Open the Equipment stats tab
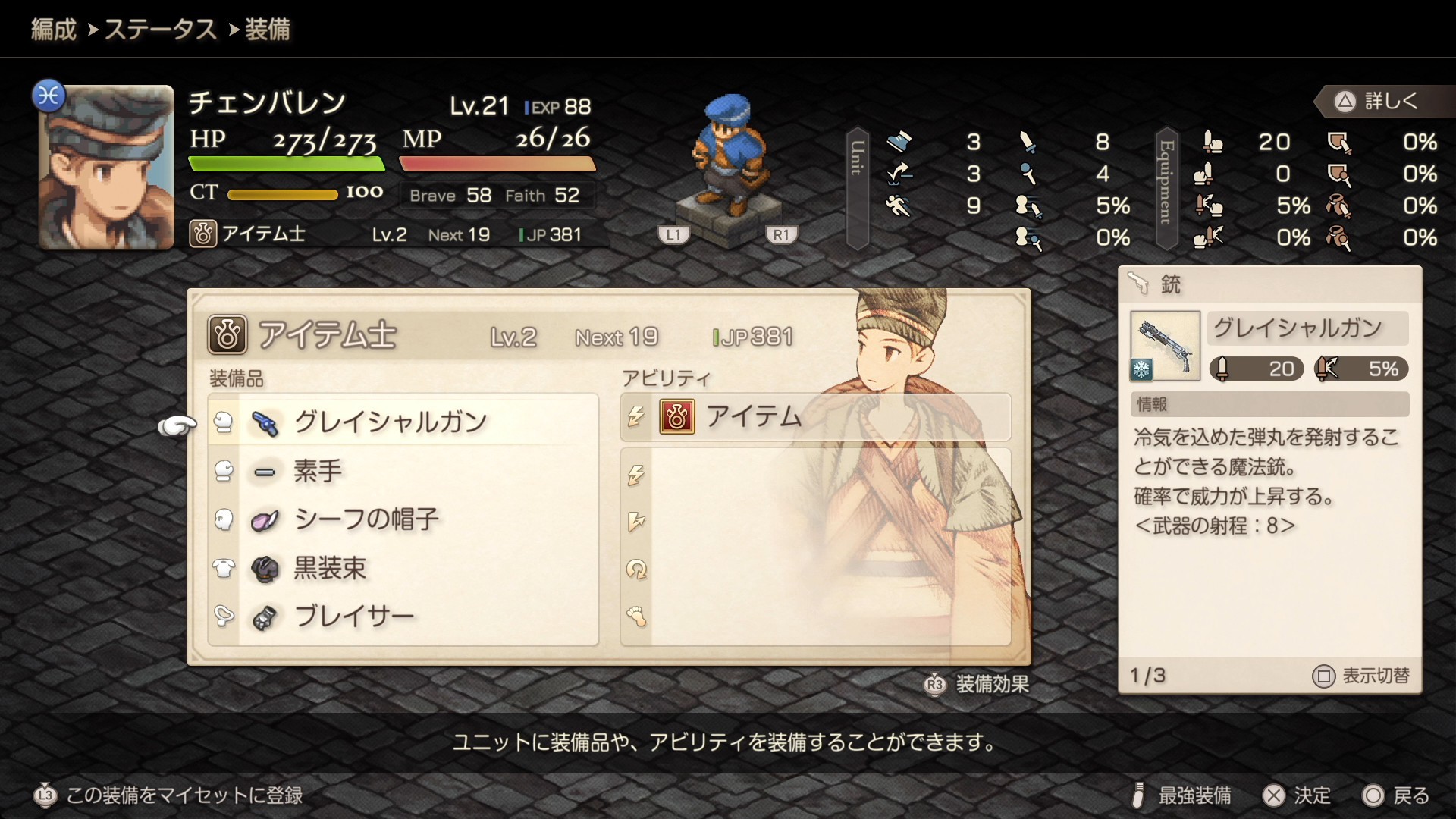 tap(1166, 188)
